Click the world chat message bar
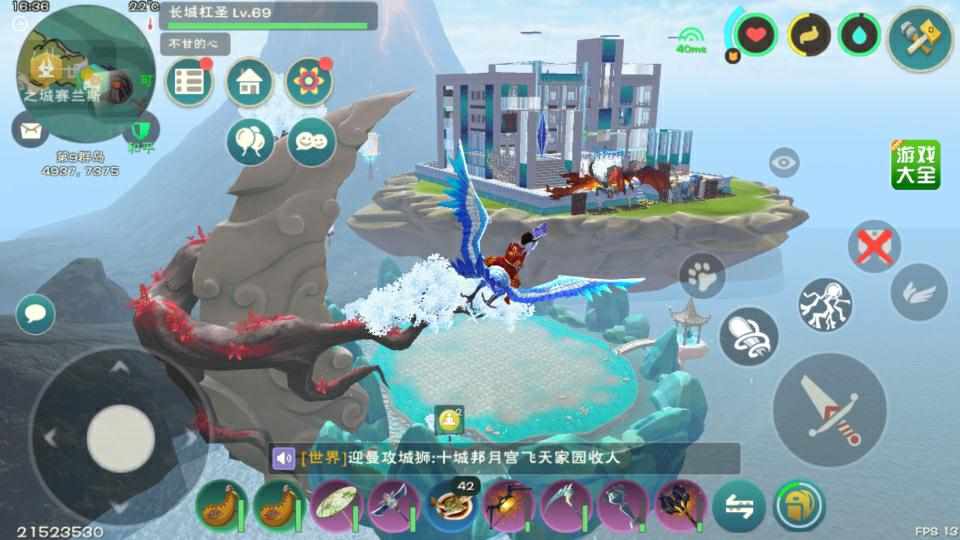 click(x=505, y=458)
